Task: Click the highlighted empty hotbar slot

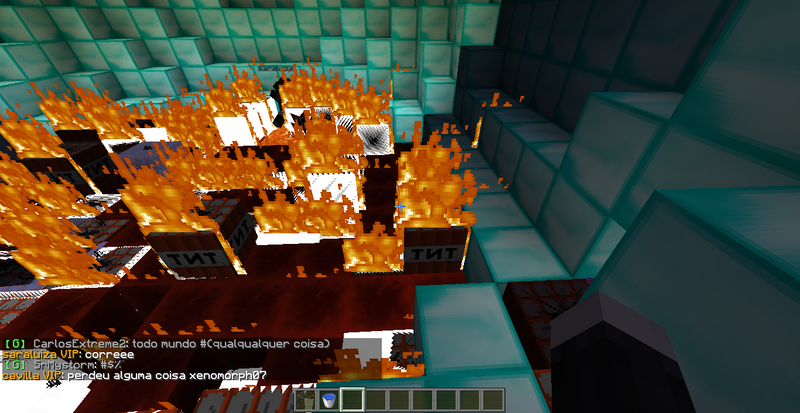Action: pos(350,401)
